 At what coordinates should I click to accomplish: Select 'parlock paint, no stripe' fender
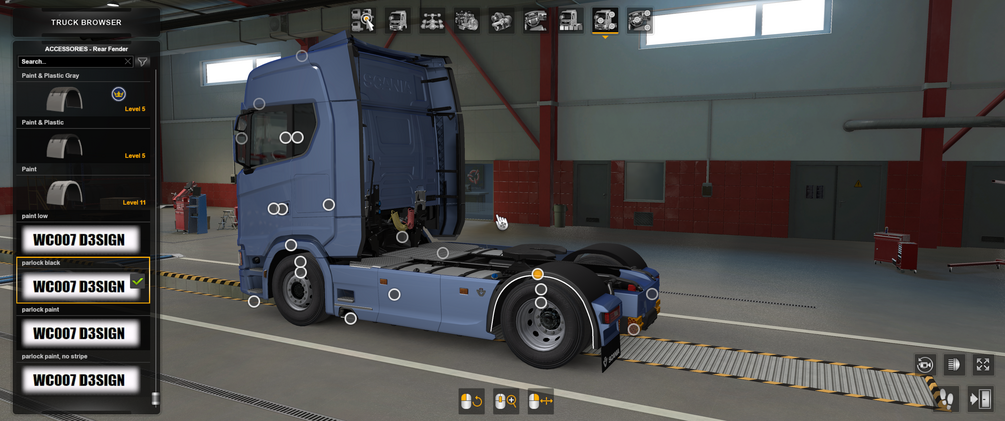(83, 379)
